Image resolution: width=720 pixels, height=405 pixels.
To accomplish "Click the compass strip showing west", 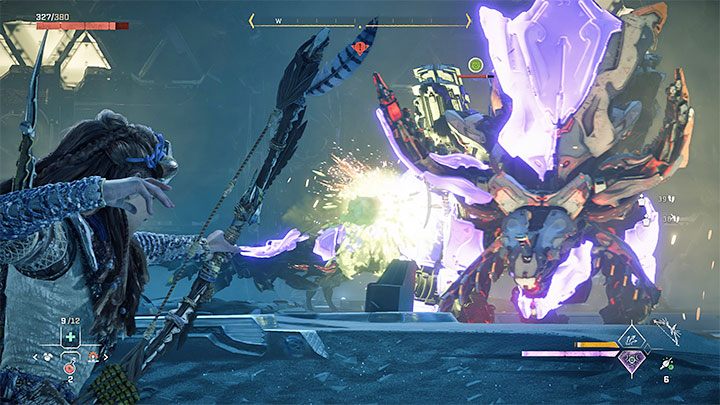I will (359, 19).
